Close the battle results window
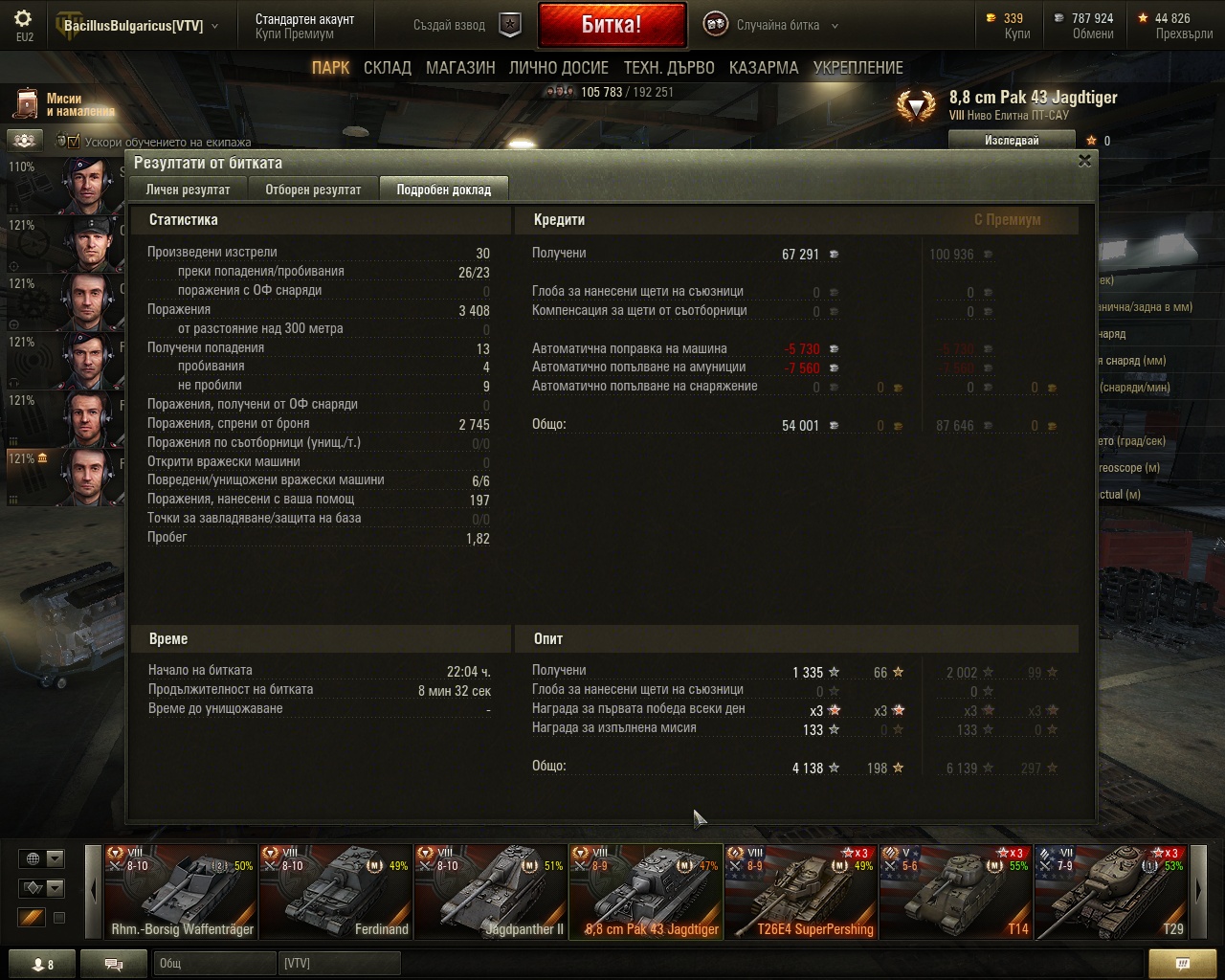The height and width of the screenshot is (980, 1225). (x=1084, y=161)
